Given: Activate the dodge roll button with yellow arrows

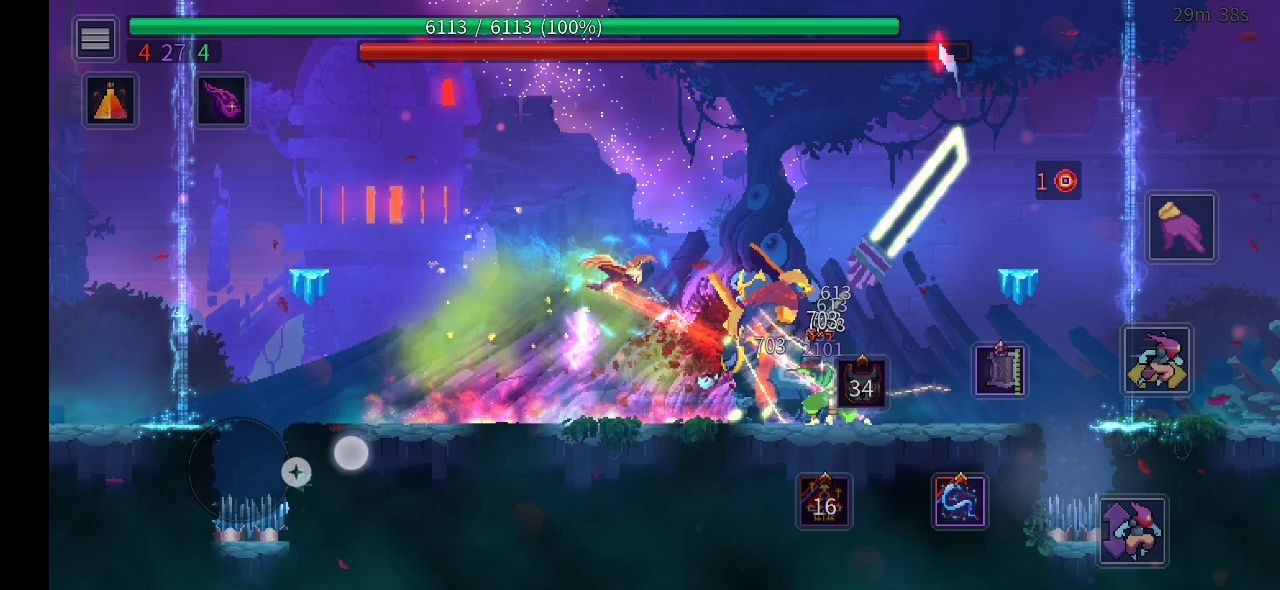Looking at the screenshot, I should point(1156,359).
